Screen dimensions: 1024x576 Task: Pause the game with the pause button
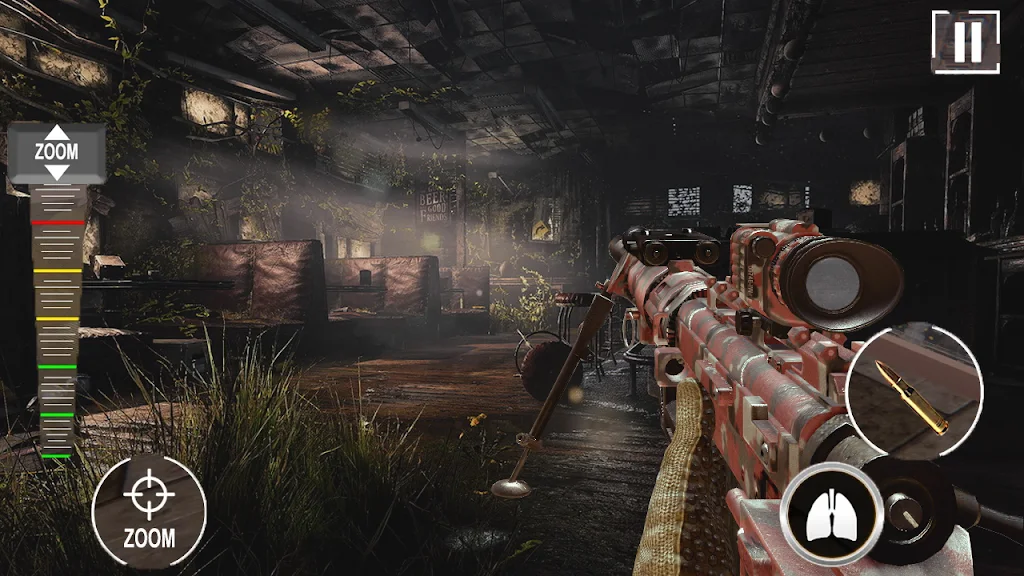tap(965, 42)
